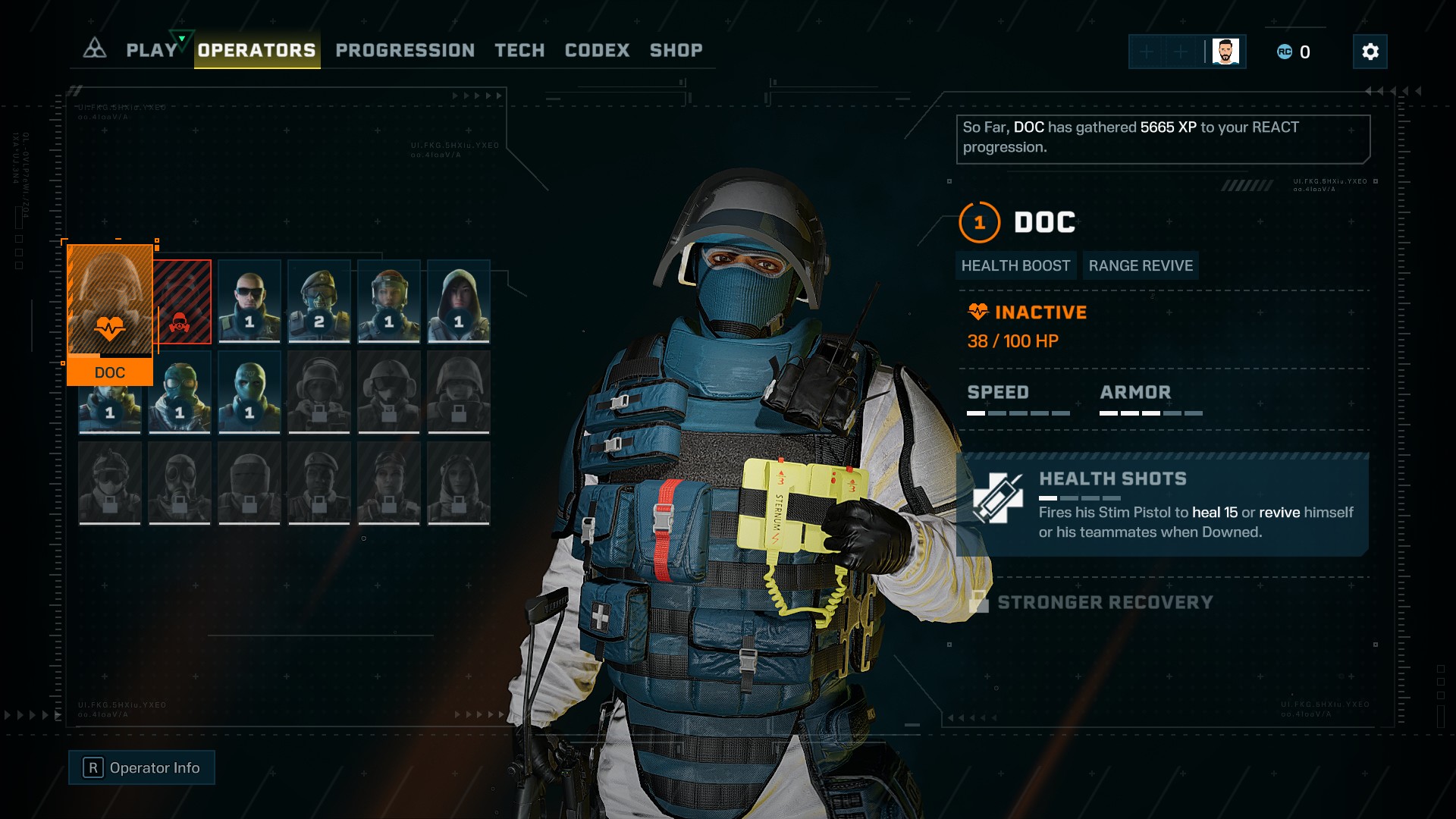Click the Health Boost tag
Image resolution: width=1456 pixels, height=819 pixels.
point(1015,265)
